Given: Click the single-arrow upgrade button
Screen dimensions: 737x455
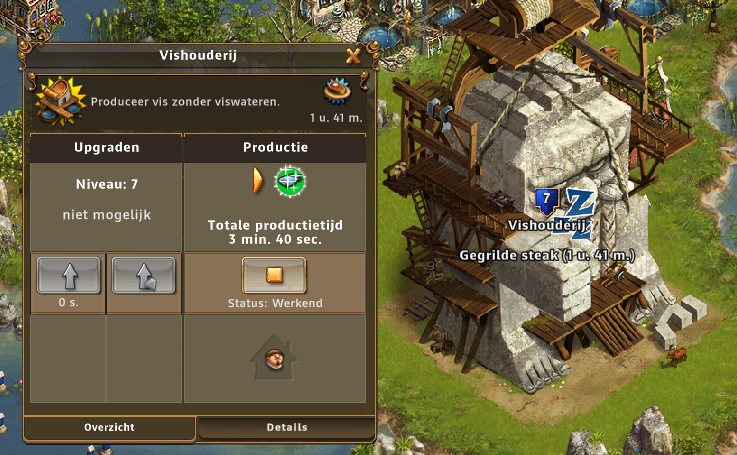Looking at the screenshot, I should click(68, 275).
